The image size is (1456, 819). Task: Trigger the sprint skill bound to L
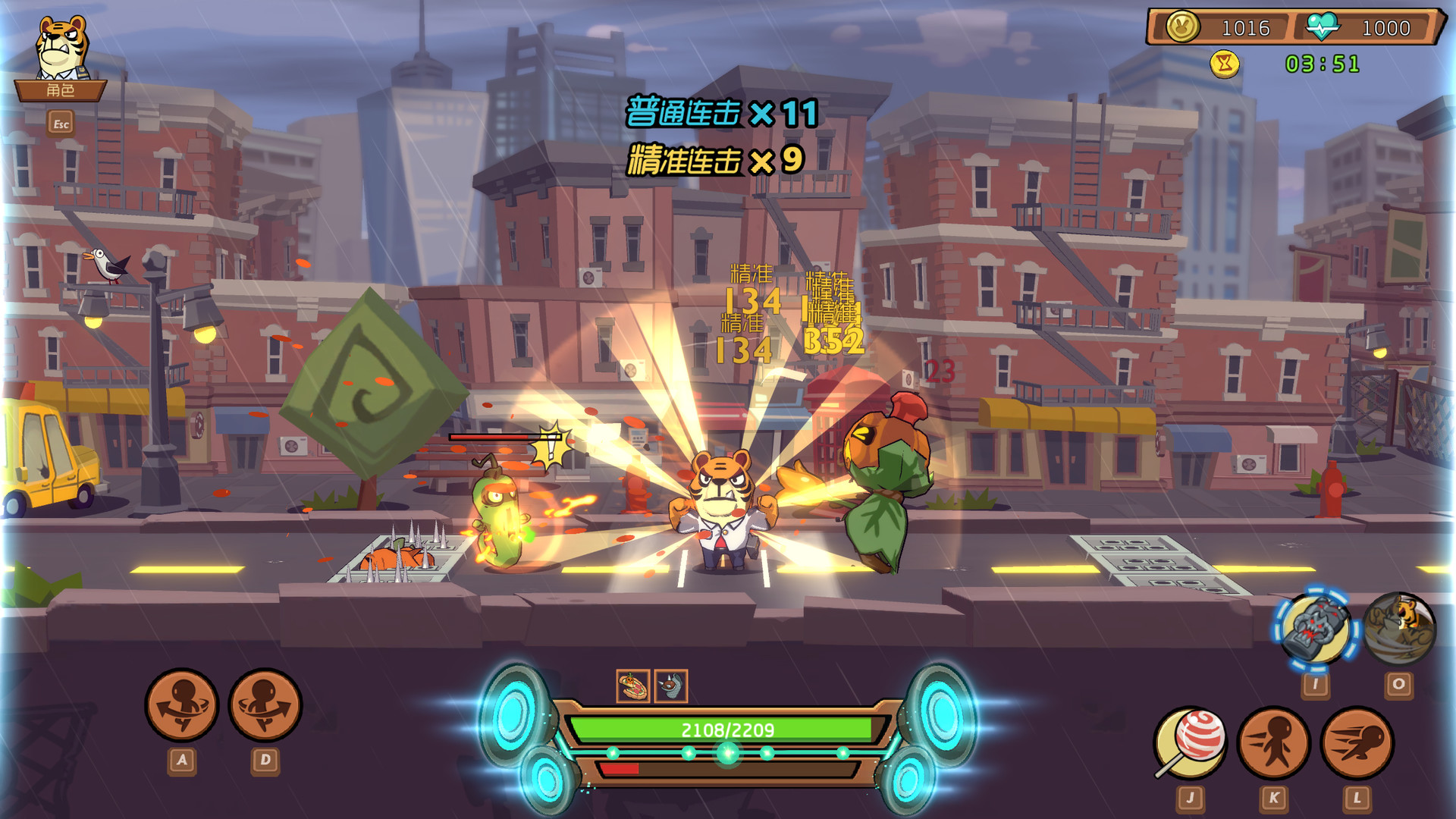point(1357,739)
